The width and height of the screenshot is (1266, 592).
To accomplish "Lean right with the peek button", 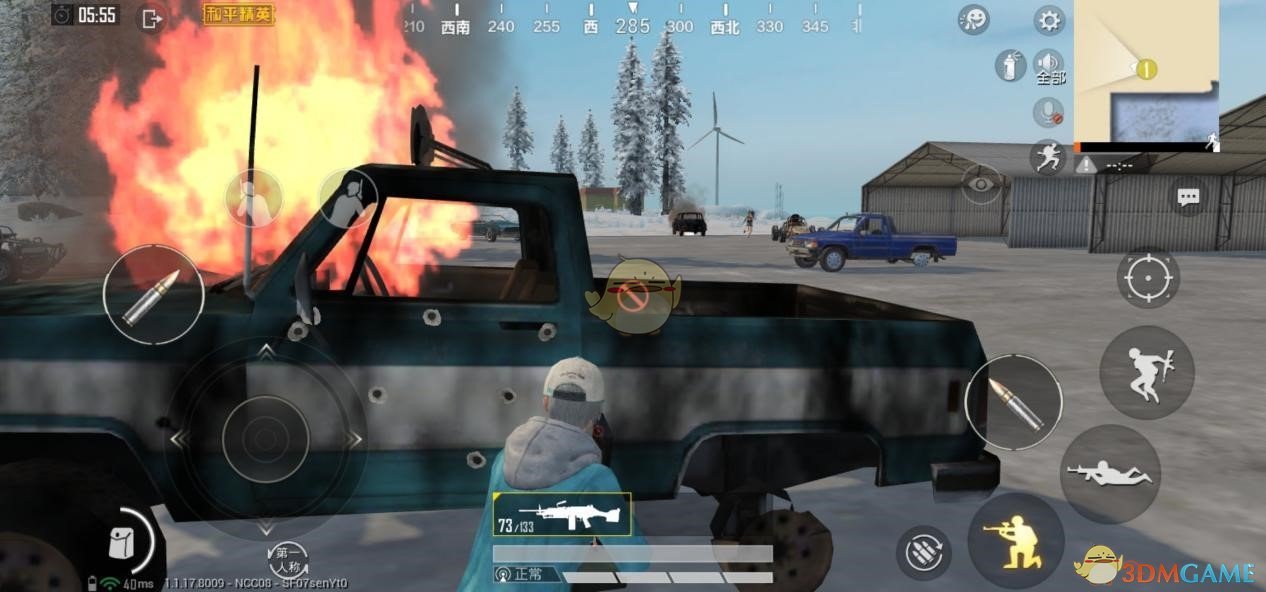I will [348, 197].
